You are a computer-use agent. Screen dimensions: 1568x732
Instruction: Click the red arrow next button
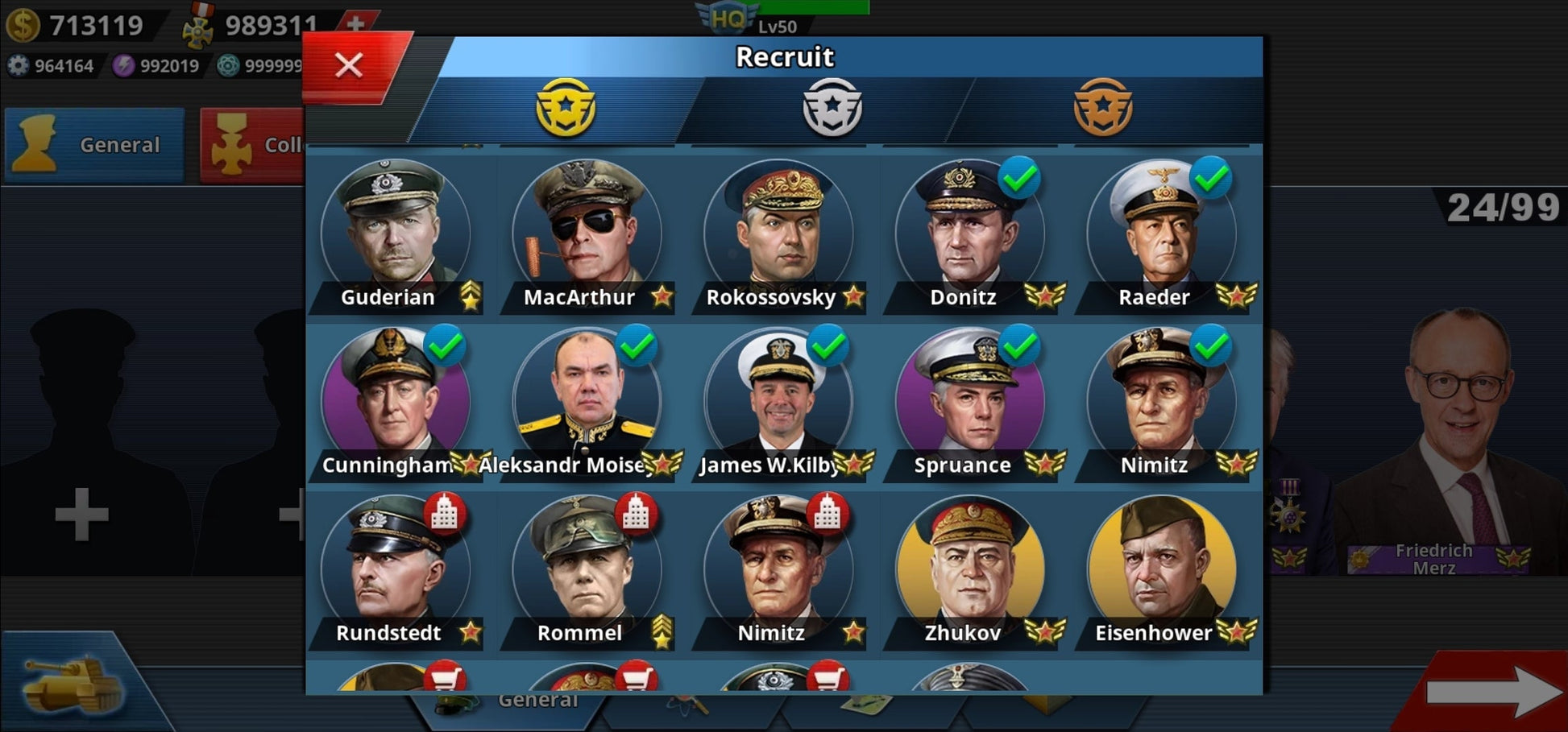(1491, 691)
